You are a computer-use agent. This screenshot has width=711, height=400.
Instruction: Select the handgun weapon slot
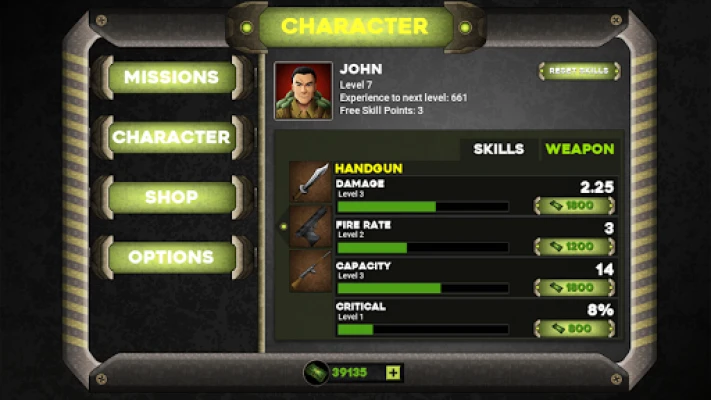310,226
